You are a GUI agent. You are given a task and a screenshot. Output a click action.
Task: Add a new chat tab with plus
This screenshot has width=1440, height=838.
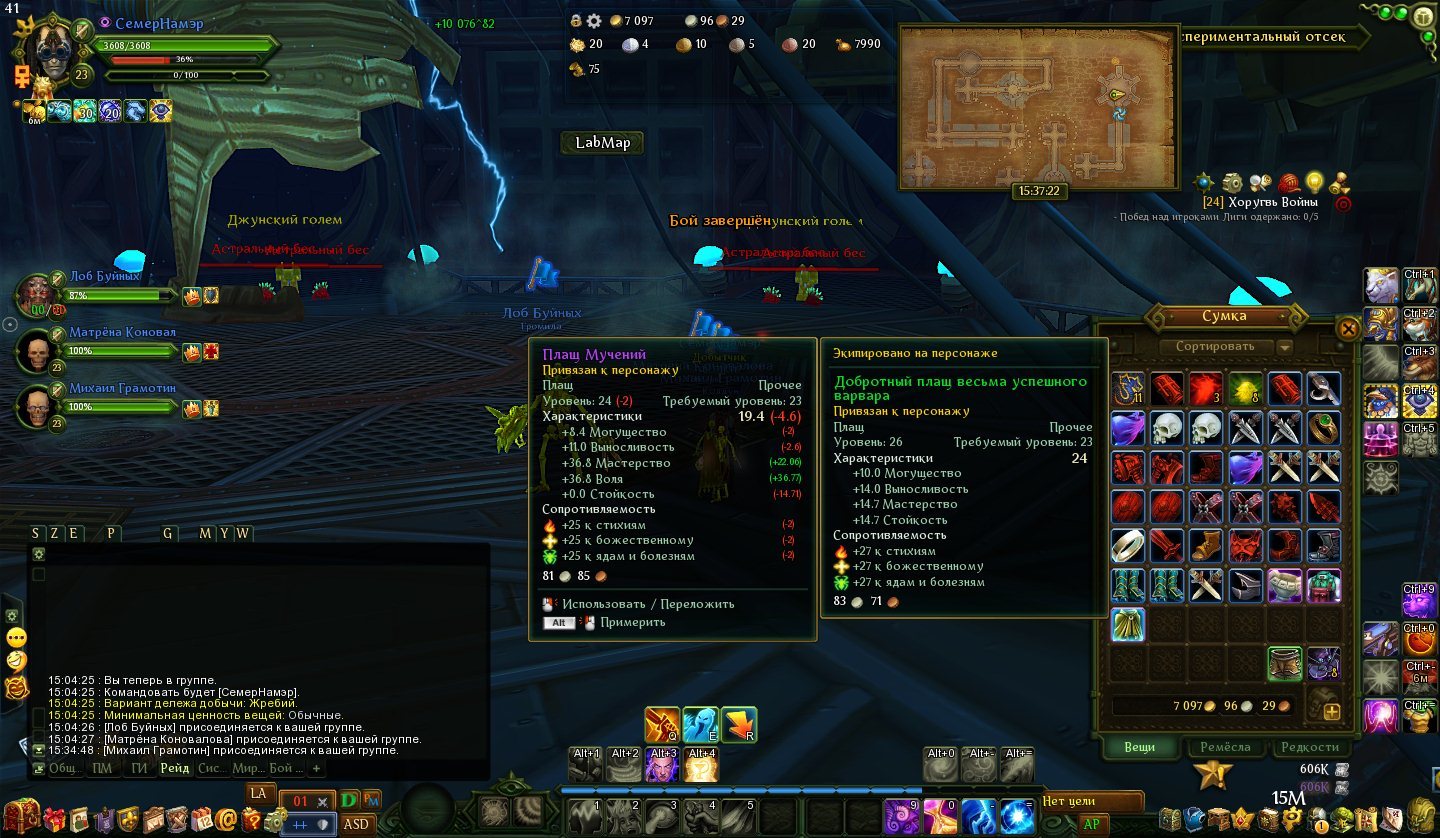316,768
